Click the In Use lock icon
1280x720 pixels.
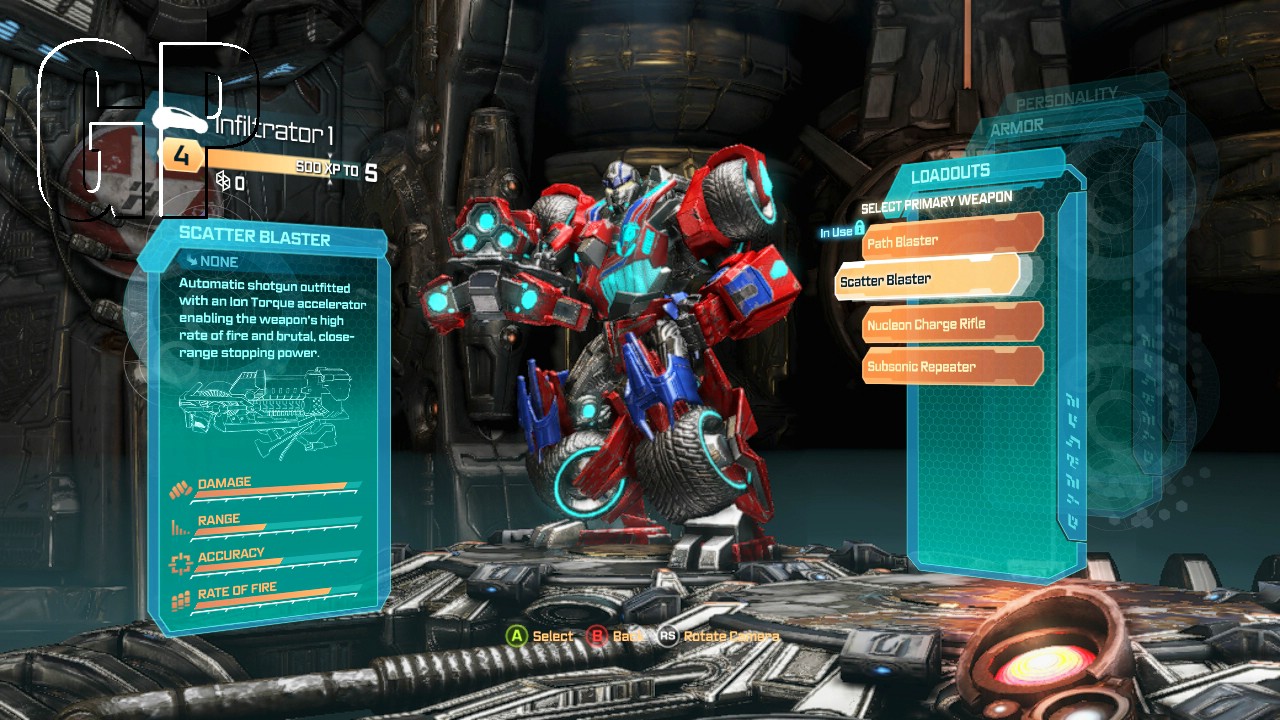point(861,229)
